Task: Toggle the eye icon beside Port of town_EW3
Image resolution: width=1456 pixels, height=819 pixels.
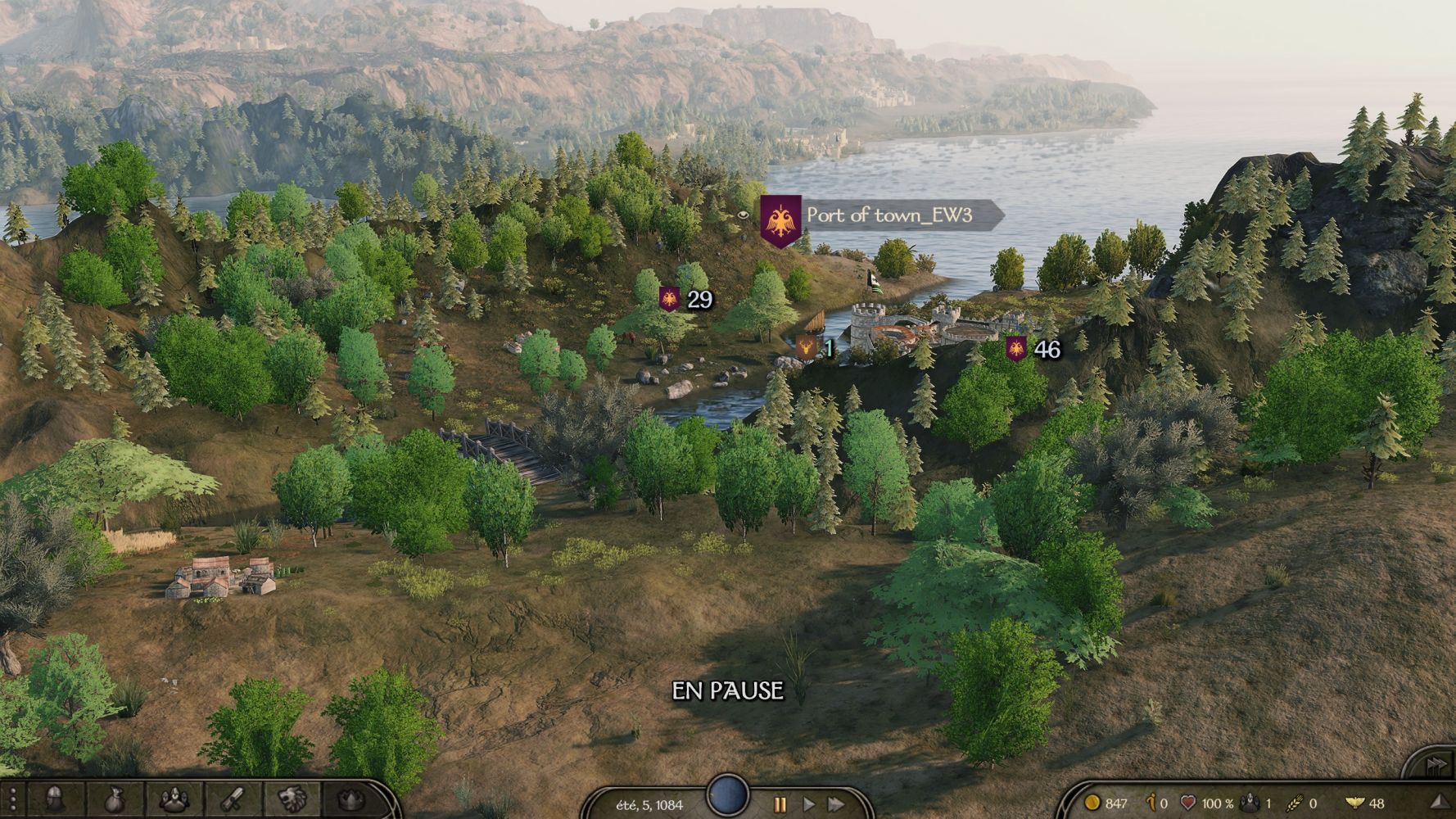Action: (744, 215)
